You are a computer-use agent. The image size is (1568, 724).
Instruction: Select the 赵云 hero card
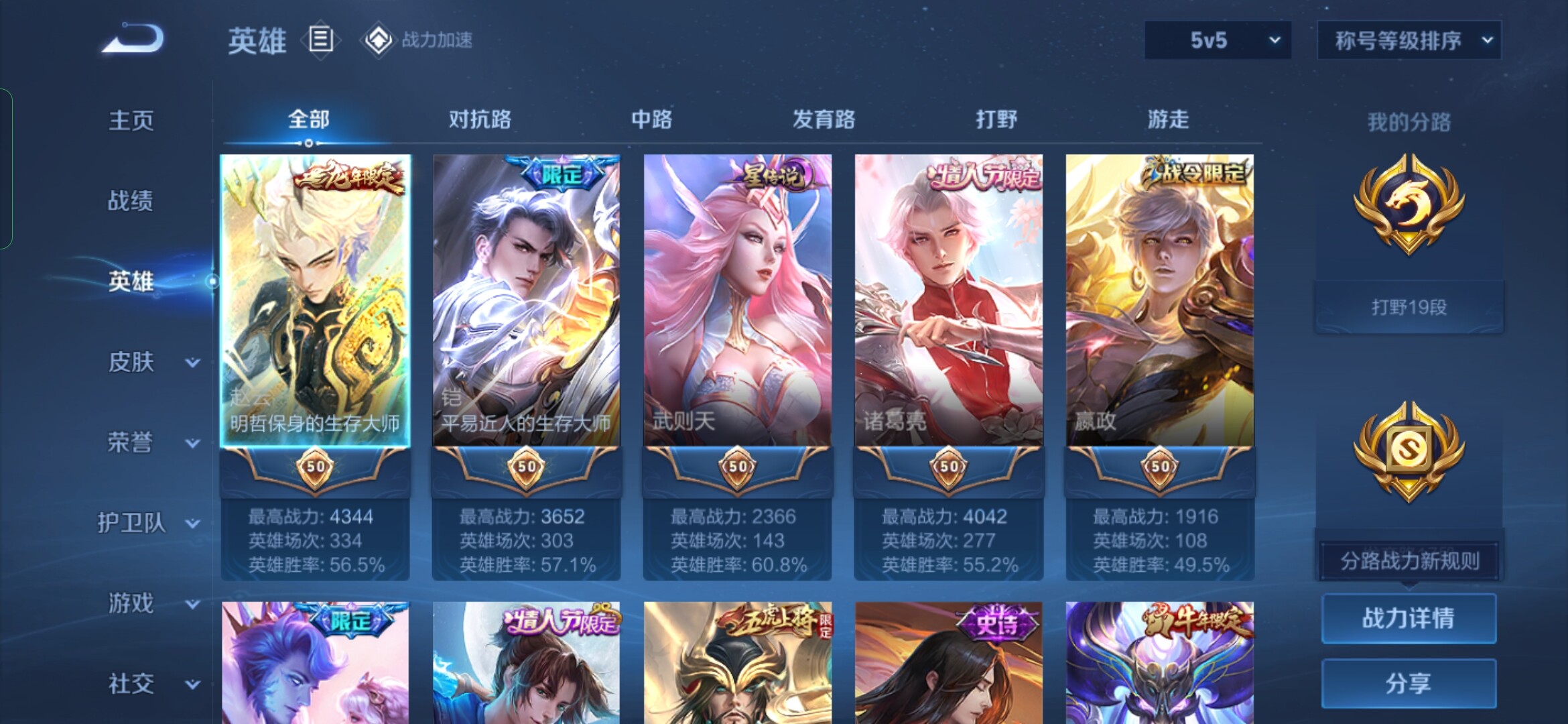[x=315, y=300]
